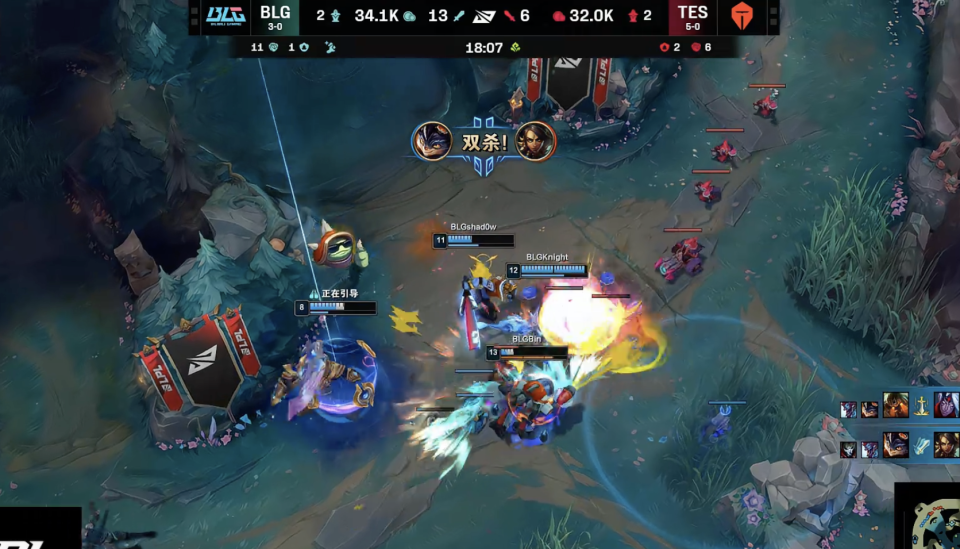The height and width of the screenshot is (549, 960).
Task: Click the orange TES team logo
Action: coord(741,16)
